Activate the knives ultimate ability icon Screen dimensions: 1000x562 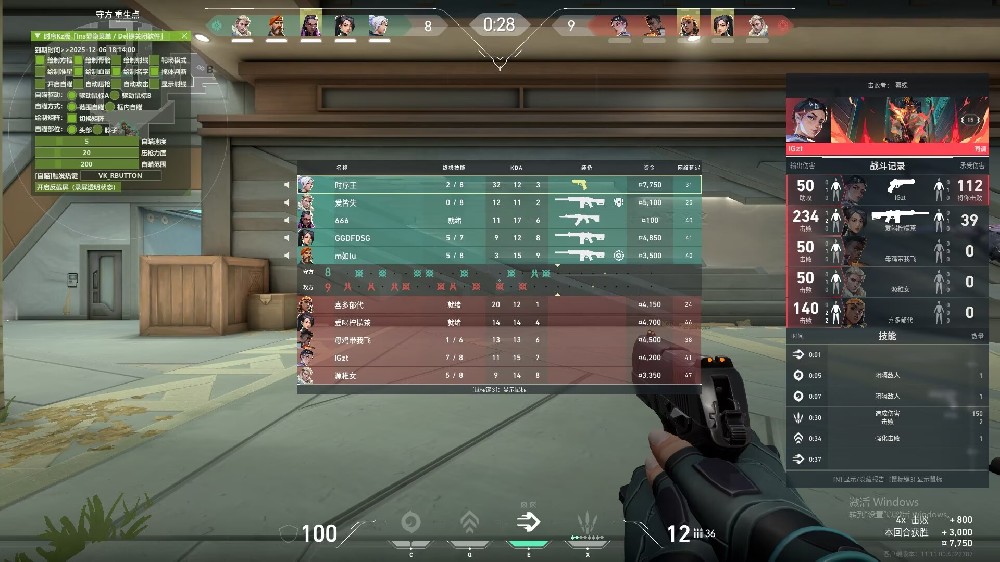(x=587, y=521)
